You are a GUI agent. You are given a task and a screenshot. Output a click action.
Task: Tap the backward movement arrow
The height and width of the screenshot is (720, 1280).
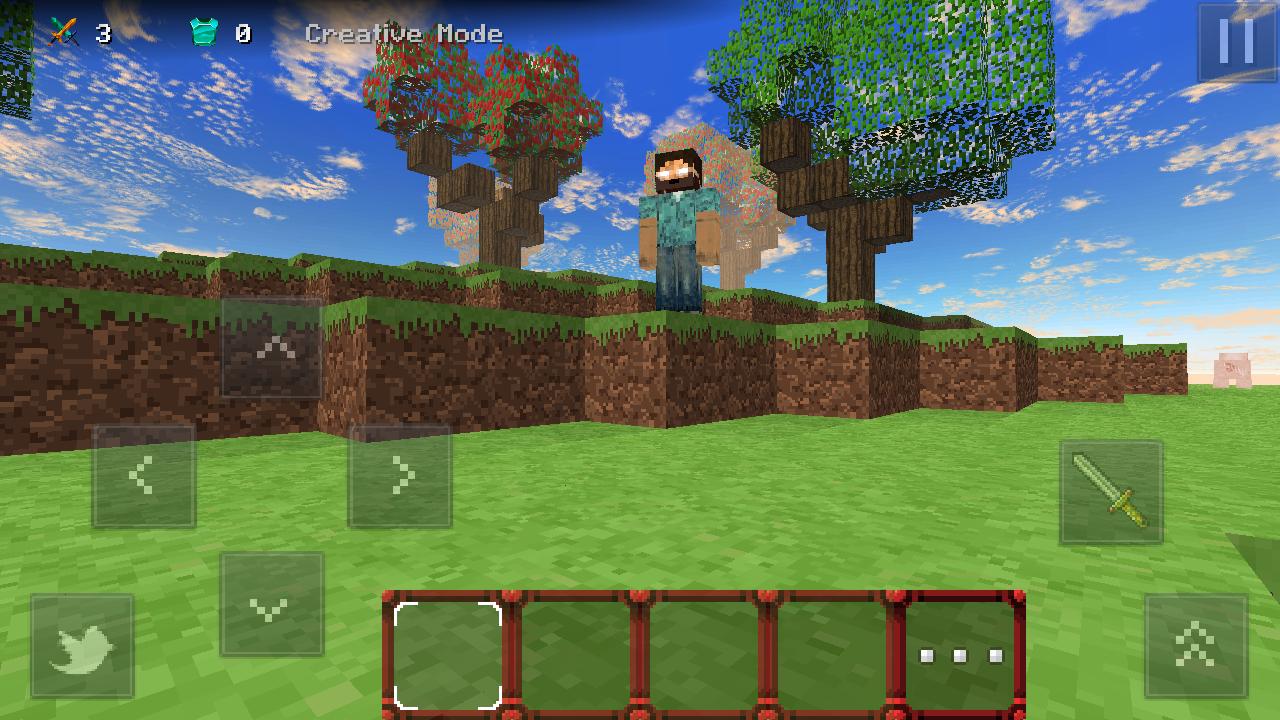[272, 604]
